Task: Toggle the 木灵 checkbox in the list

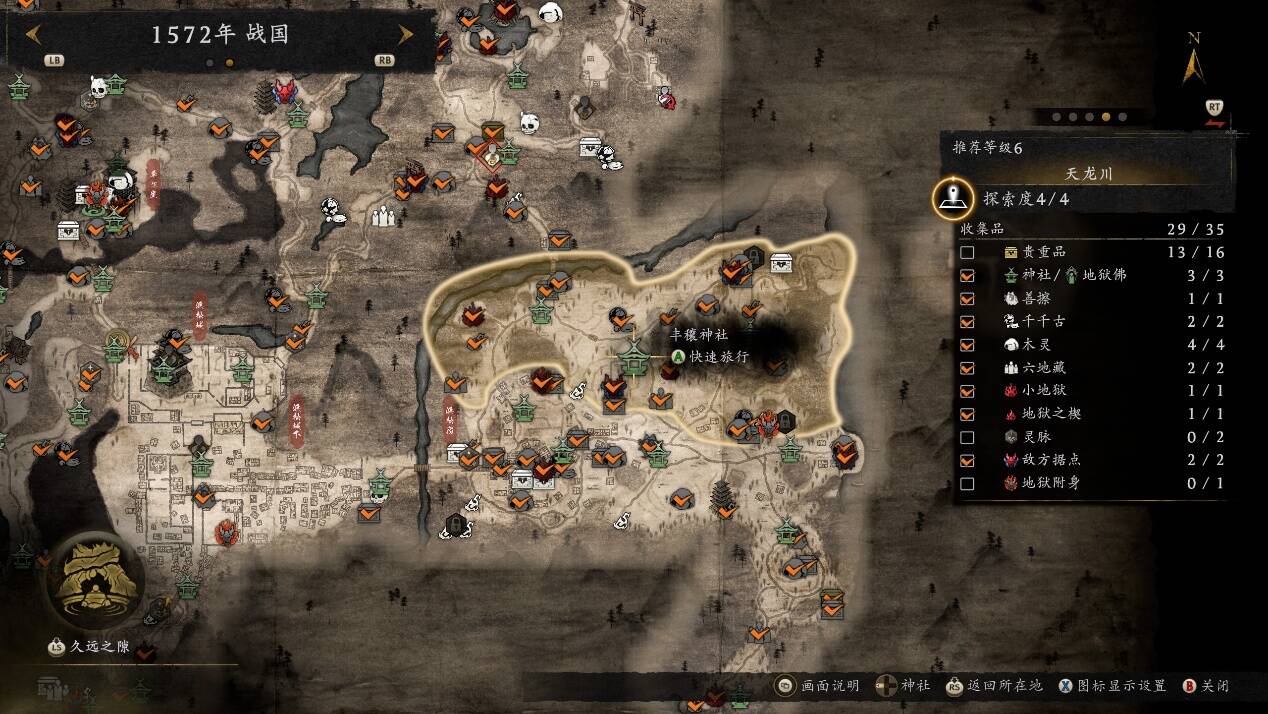Action: 967,344
